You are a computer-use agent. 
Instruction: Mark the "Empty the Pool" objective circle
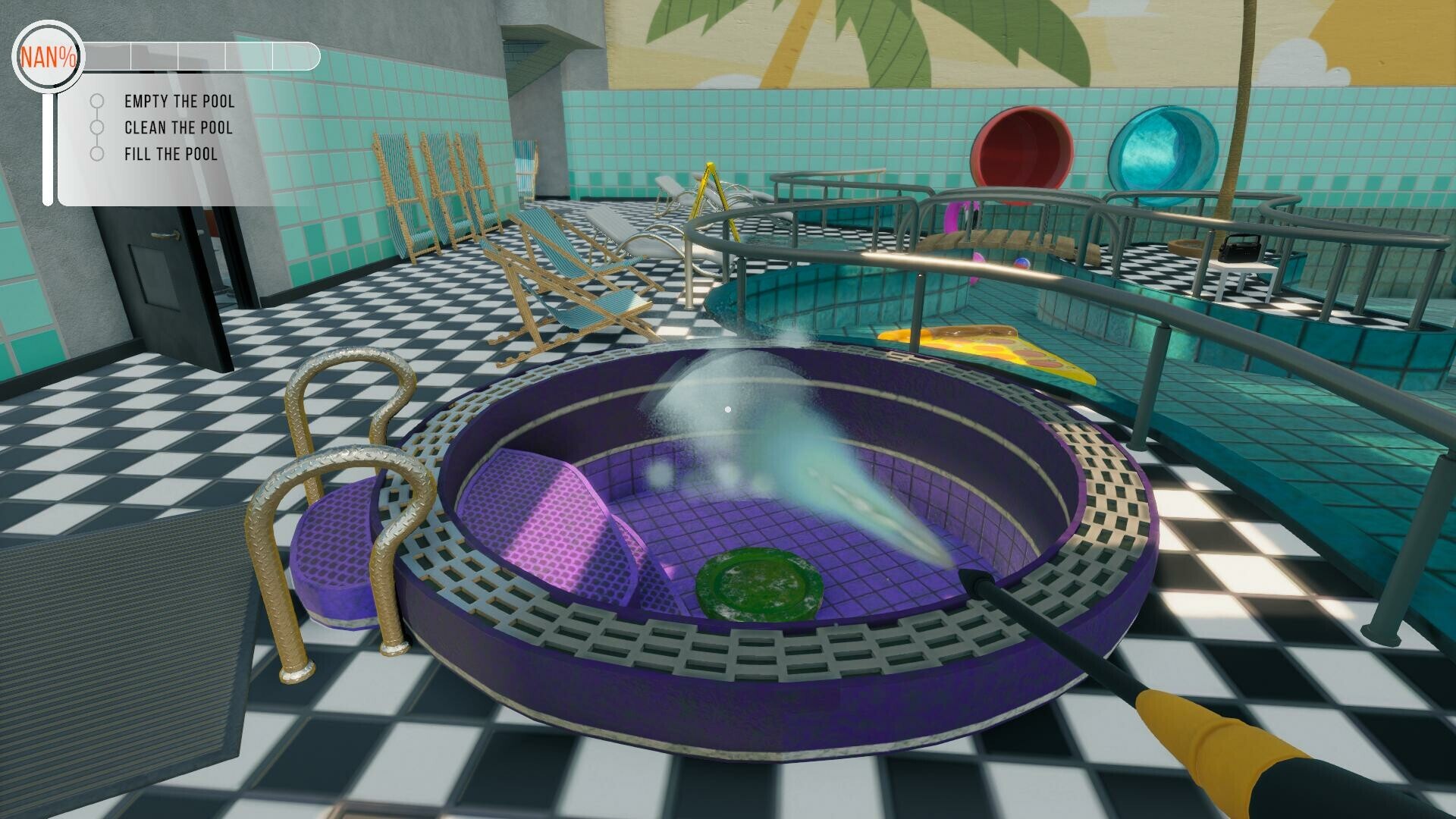(97, 102)
